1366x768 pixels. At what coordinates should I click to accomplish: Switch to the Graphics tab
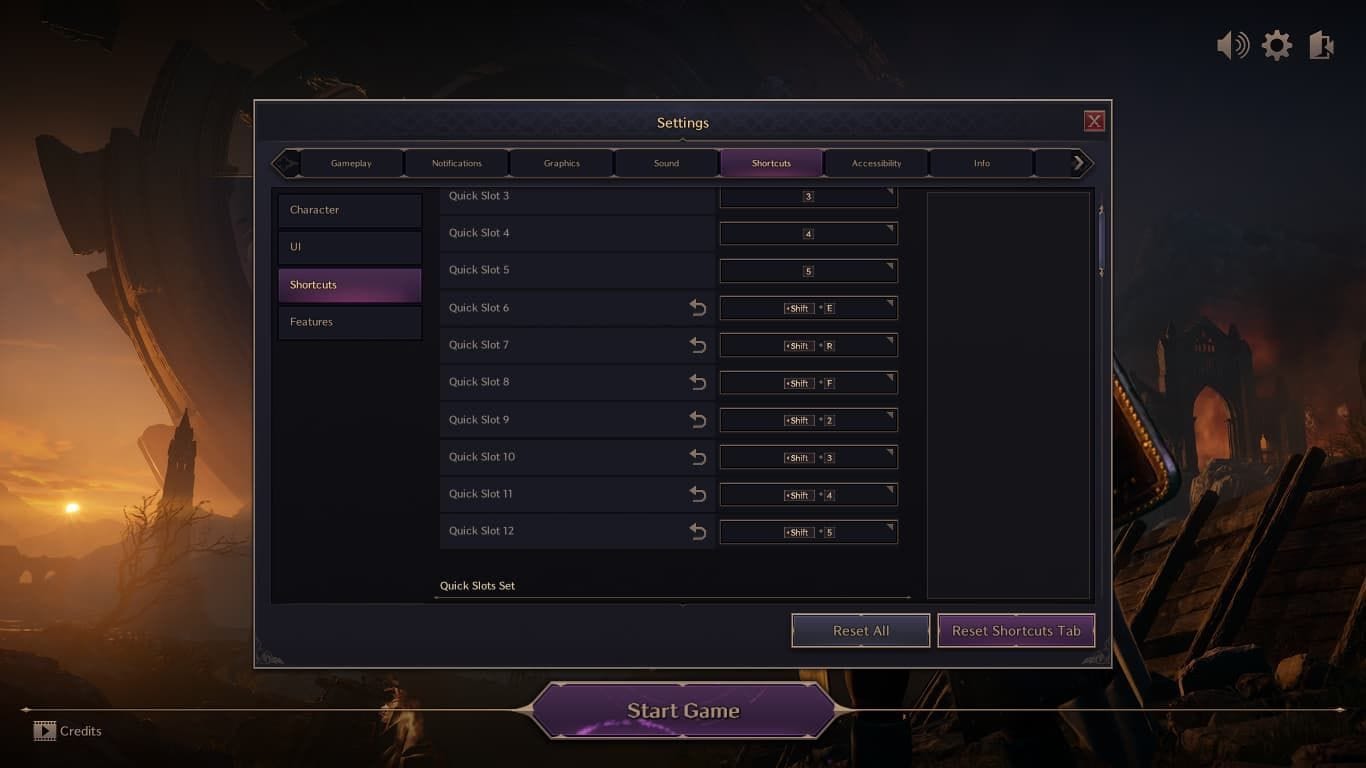tap(560, 162)
